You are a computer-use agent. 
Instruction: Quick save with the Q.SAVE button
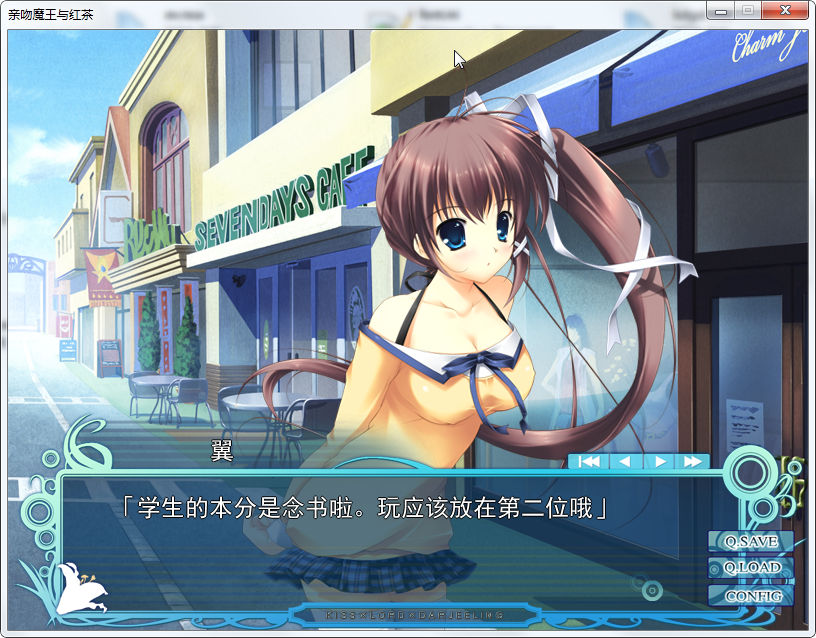point(751,541)
